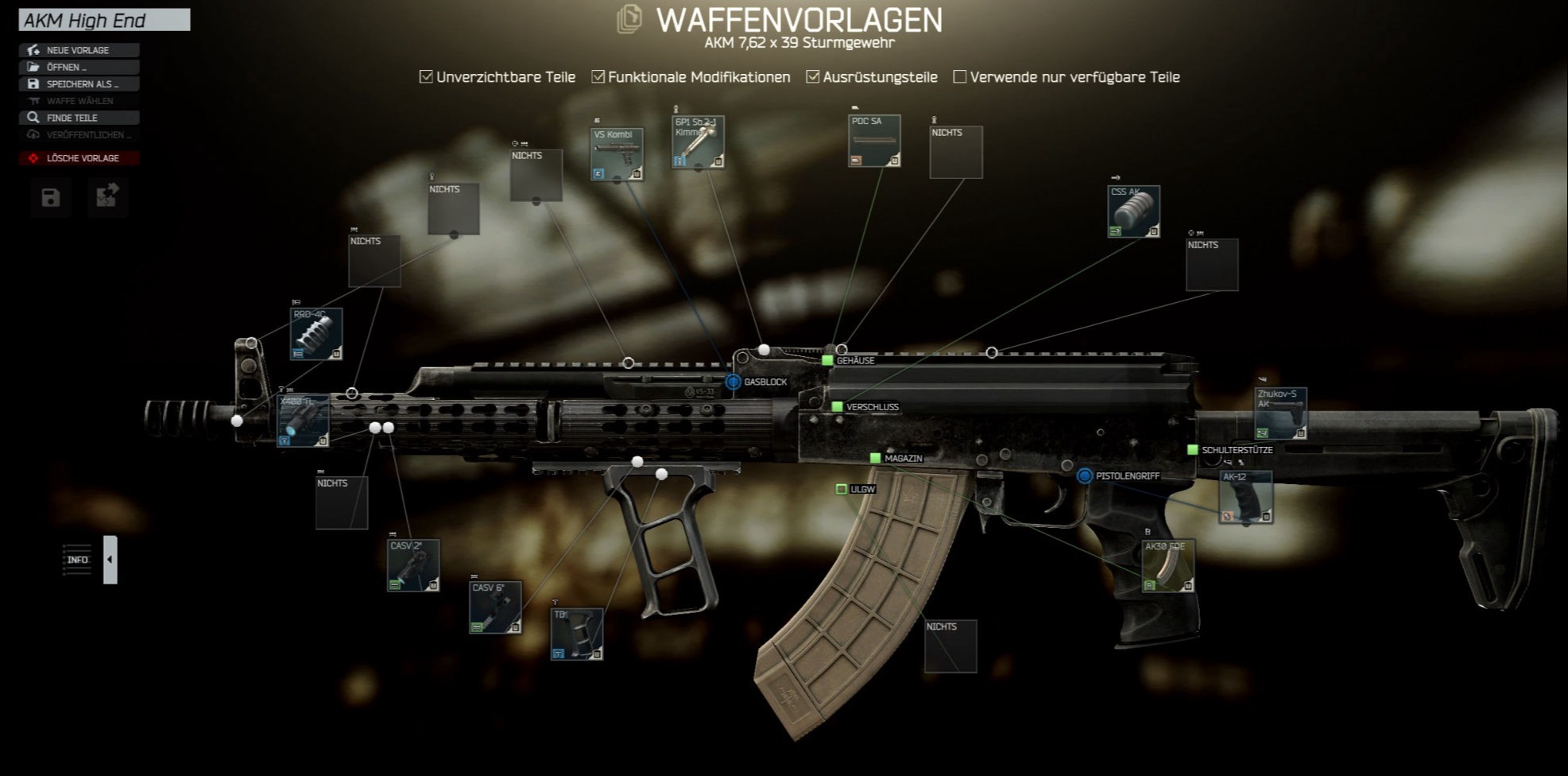Toggle the Unverzichtbare Teile checkbox
The width and height of the screenshot is (1568, 776).
point(427,77)
